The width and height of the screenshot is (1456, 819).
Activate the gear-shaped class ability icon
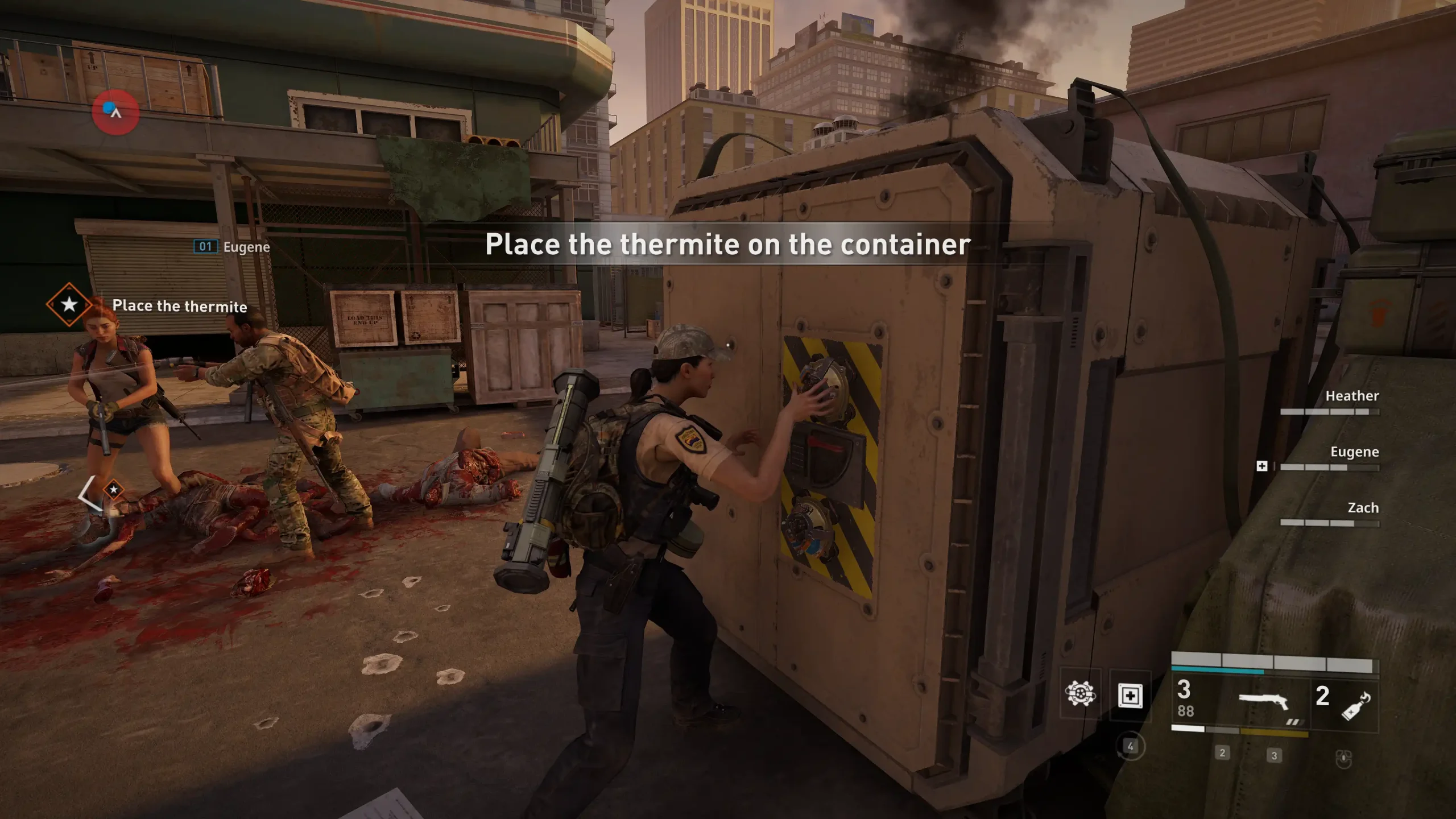(1079, 694)
